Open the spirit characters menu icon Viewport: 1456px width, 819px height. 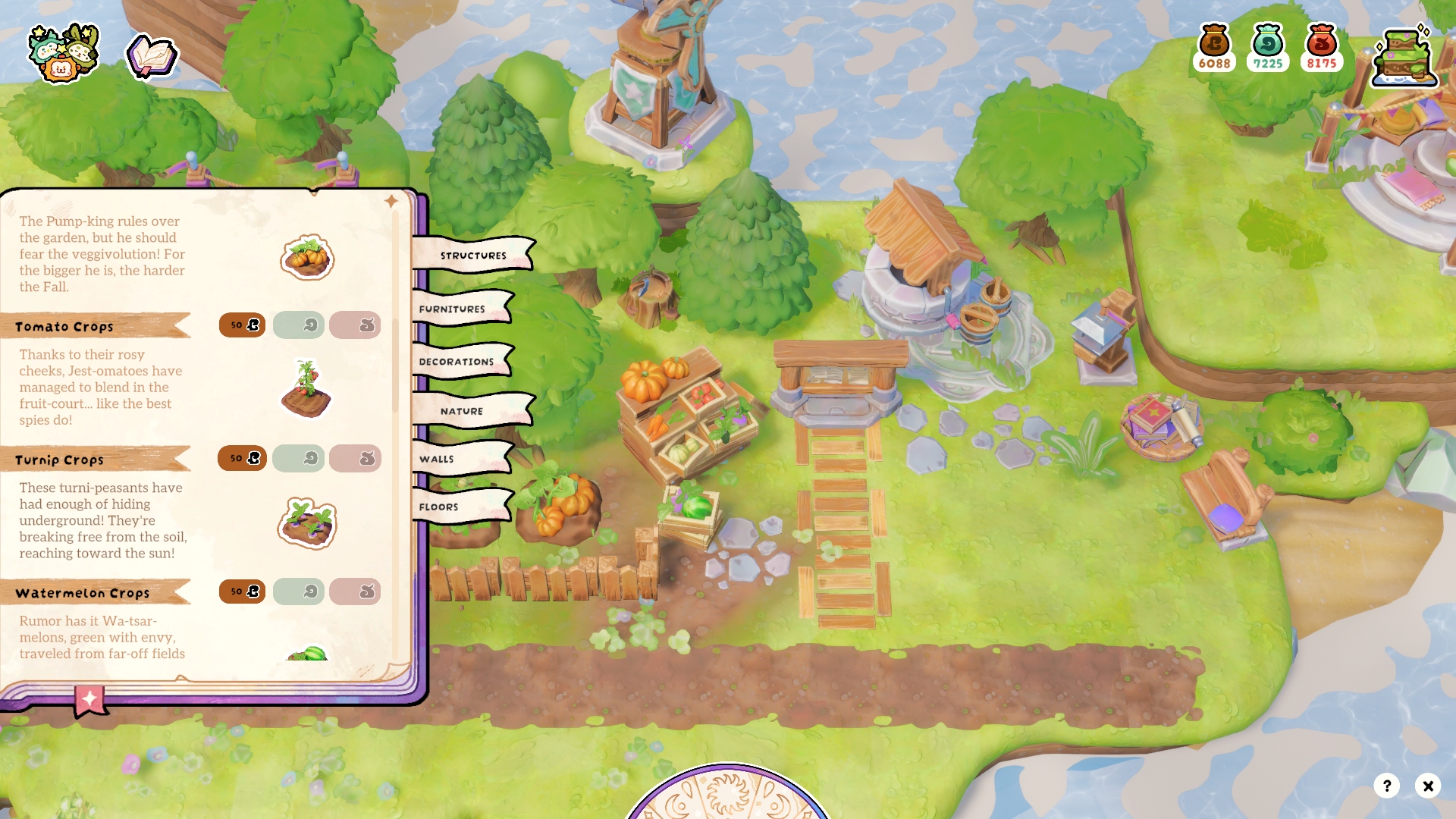pyautogui.click(x=64, y=53)
